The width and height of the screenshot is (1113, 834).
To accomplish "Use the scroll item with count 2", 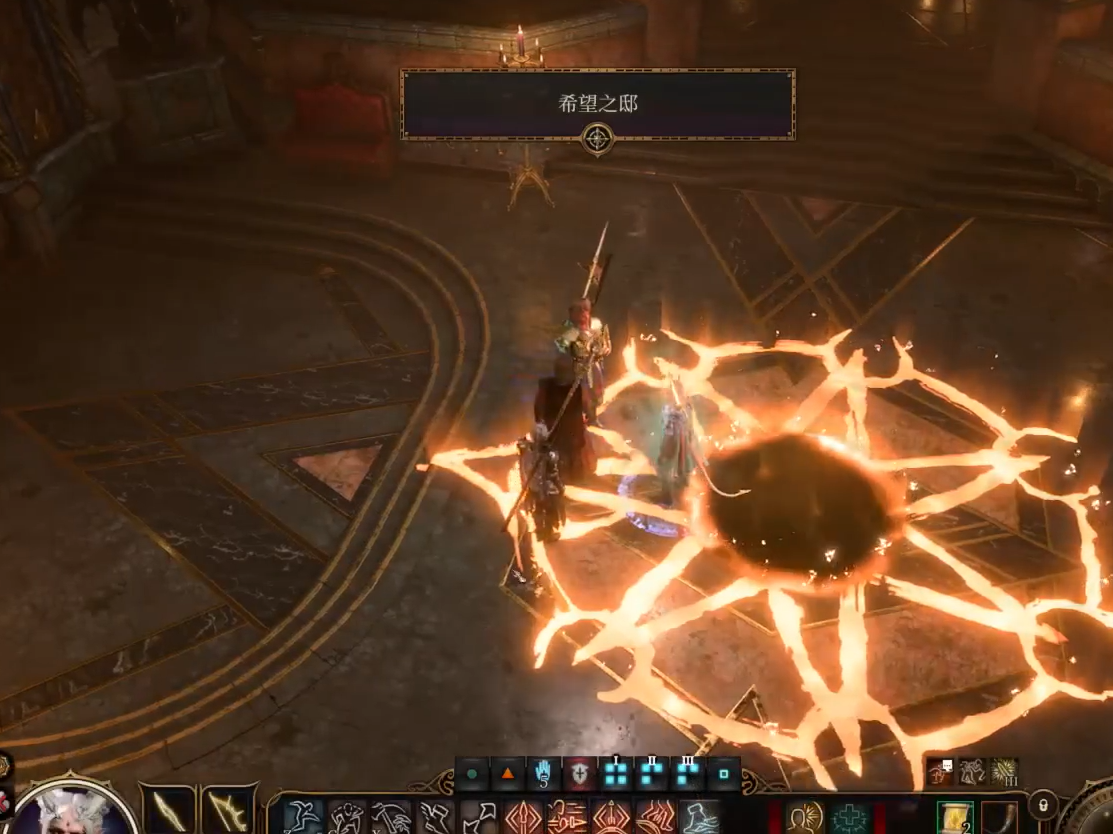I will tap(955, 817).
